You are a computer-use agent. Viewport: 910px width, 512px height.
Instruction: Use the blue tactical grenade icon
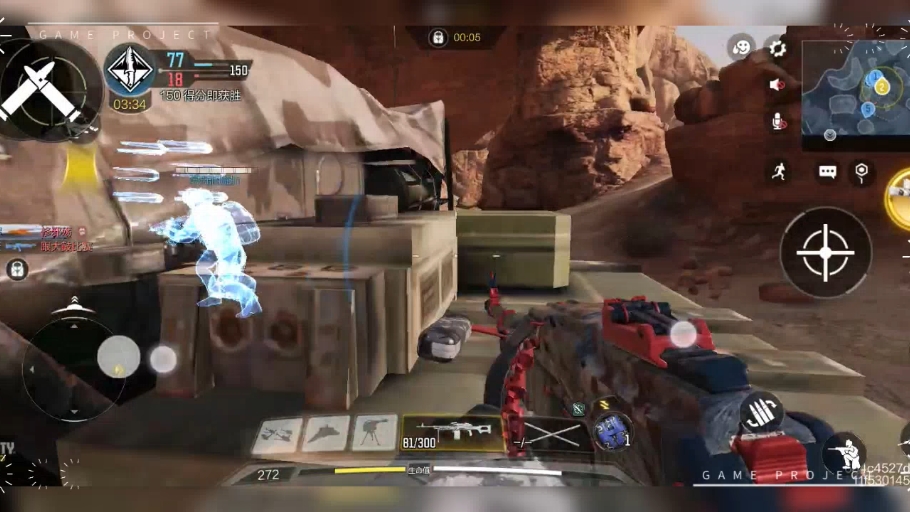click(611, 432)
